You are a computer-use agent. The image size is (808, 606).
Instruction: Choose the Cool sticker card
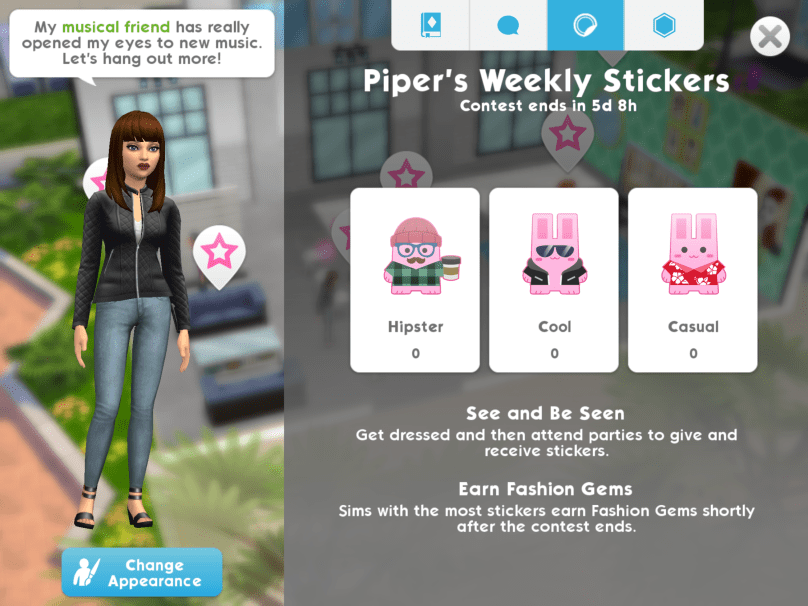pyautogui.click(x=554, y=280)
